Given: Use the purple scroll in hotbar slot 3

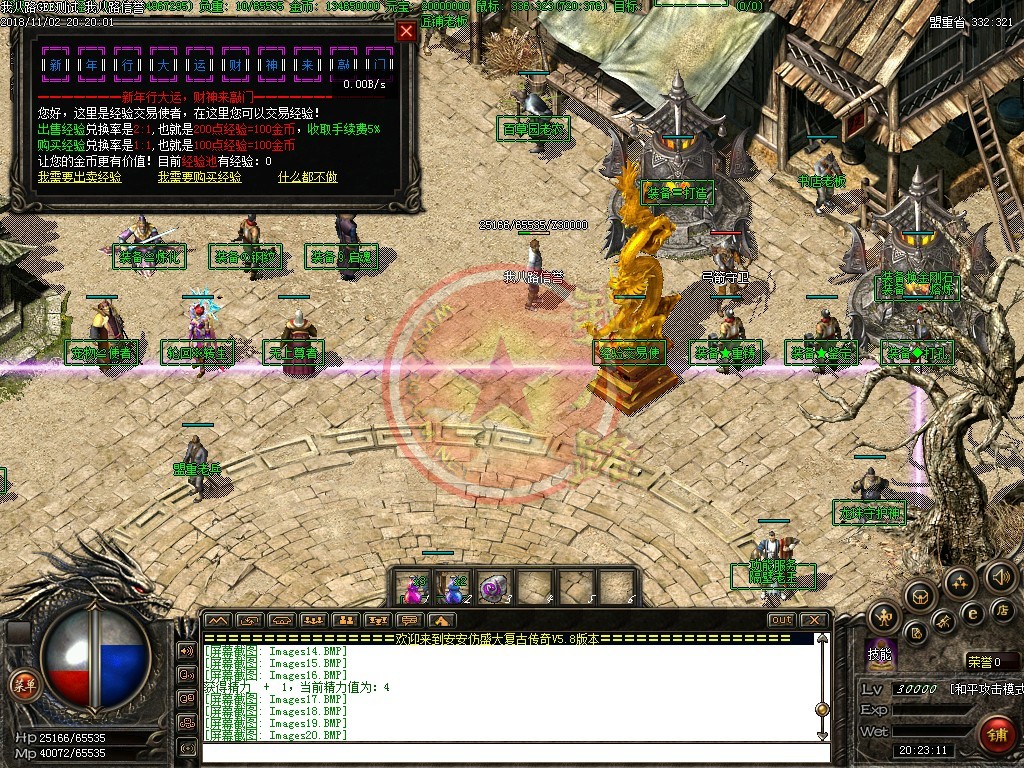Looking at the screenshot, I should (x=494, y=588).
